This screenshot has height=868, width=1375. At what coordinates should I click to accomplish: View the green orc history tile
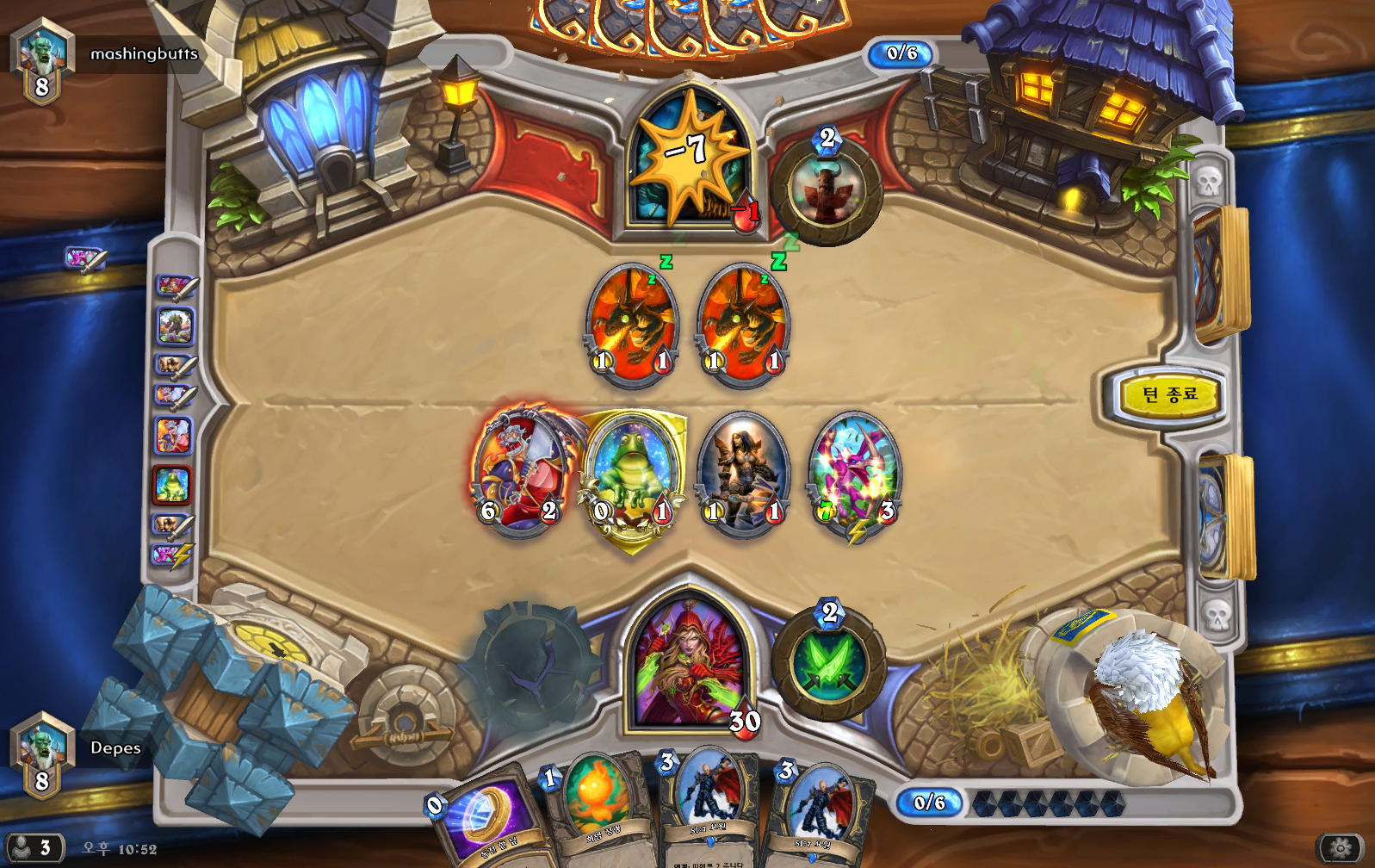[x=175, y=326]
